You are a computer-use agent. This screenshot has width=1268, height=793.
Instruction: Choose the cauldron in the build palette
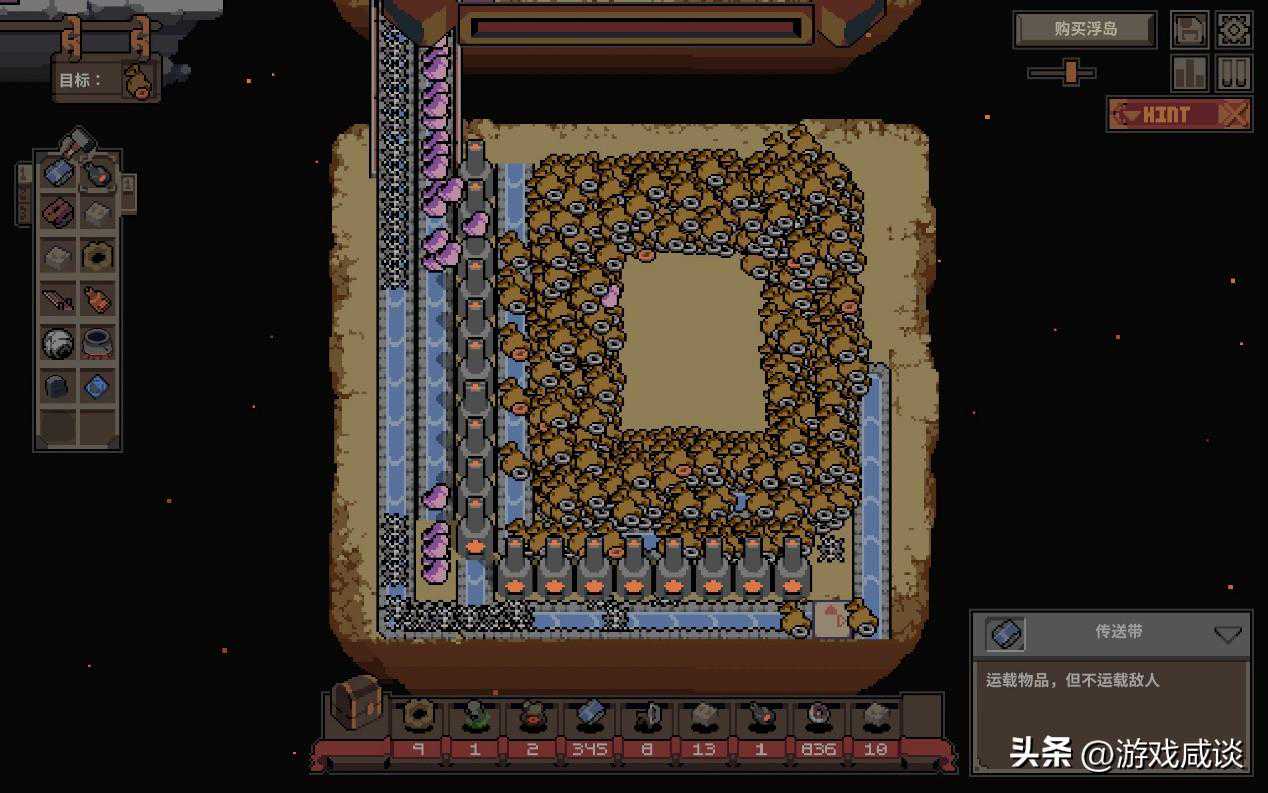click(97, 343)
